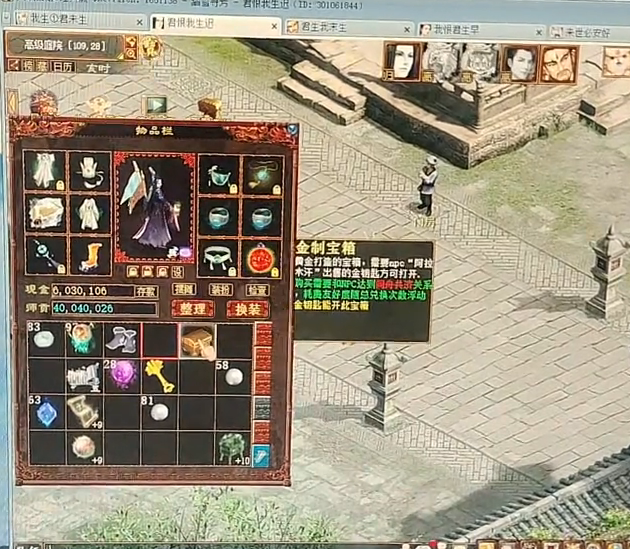Click the 整理 sort button
630x549 pixels.
tap(193, 309)
